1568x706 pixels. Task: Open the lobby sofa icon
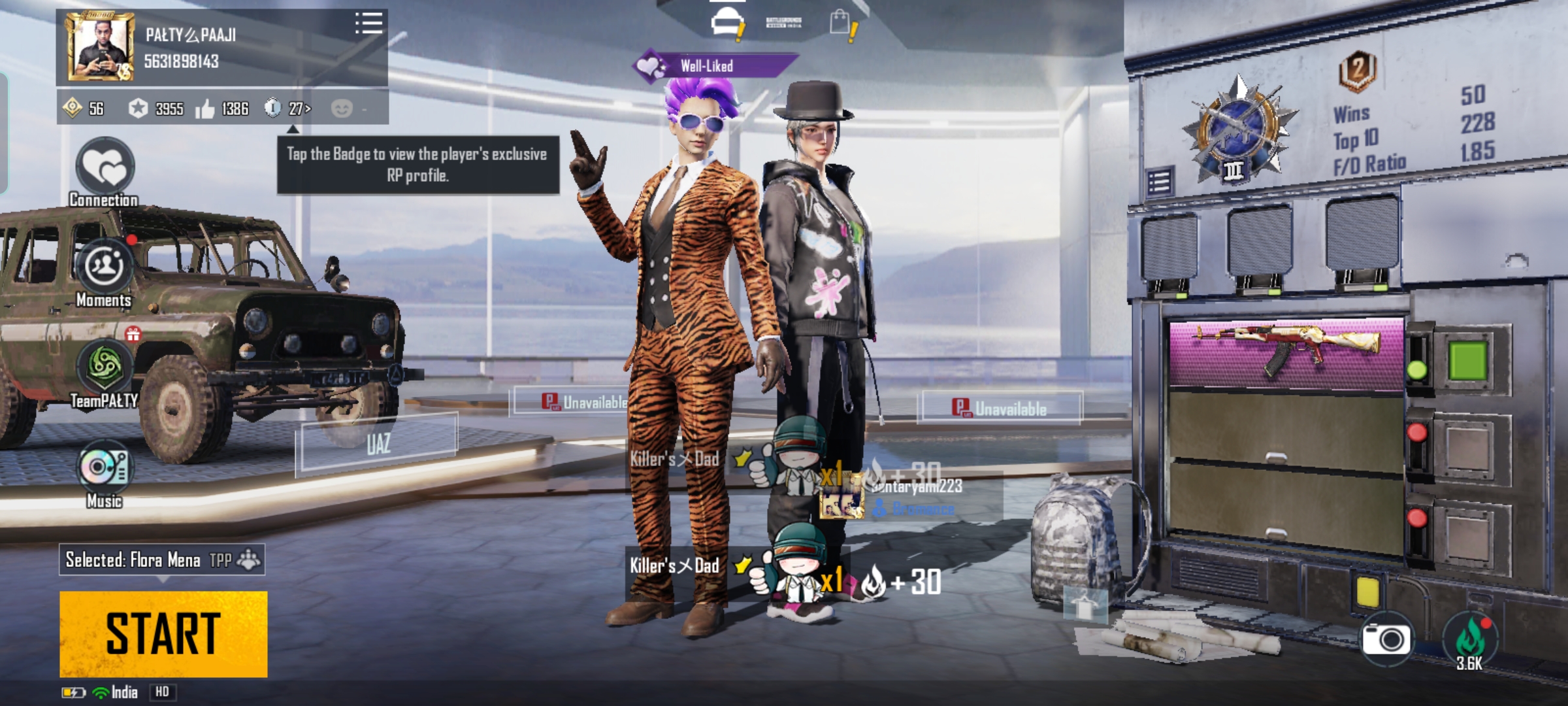[x=728, y=24]
